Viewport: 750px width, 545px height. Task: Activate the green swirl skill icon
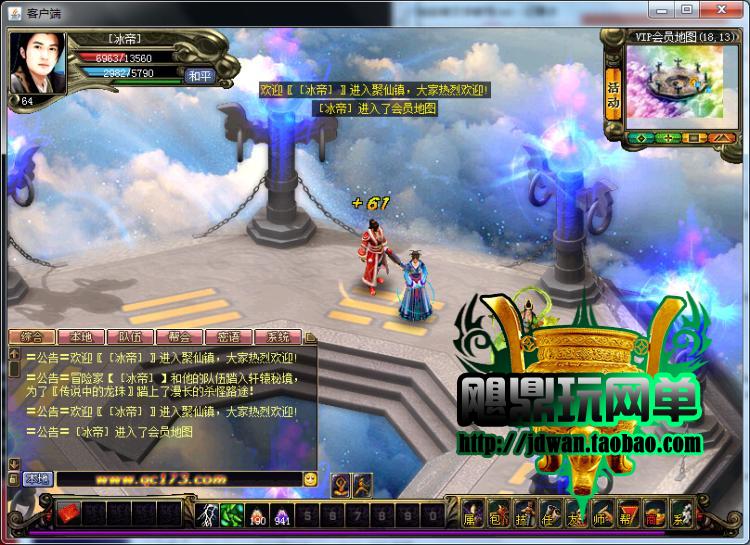(x=232, y=514)
